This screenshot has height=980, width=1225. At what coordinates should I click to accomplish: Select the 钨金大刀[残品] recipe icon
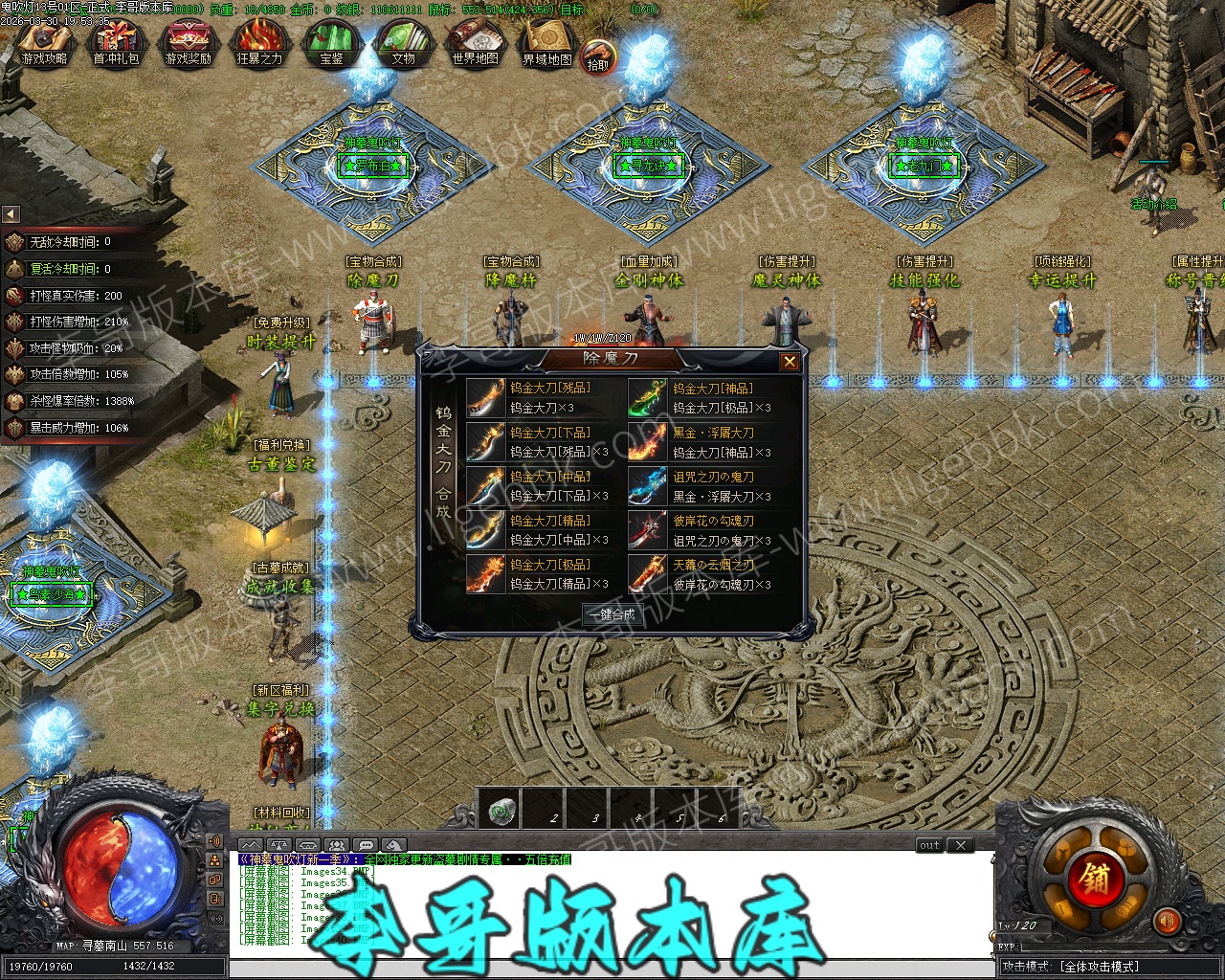tap(485, 398)
